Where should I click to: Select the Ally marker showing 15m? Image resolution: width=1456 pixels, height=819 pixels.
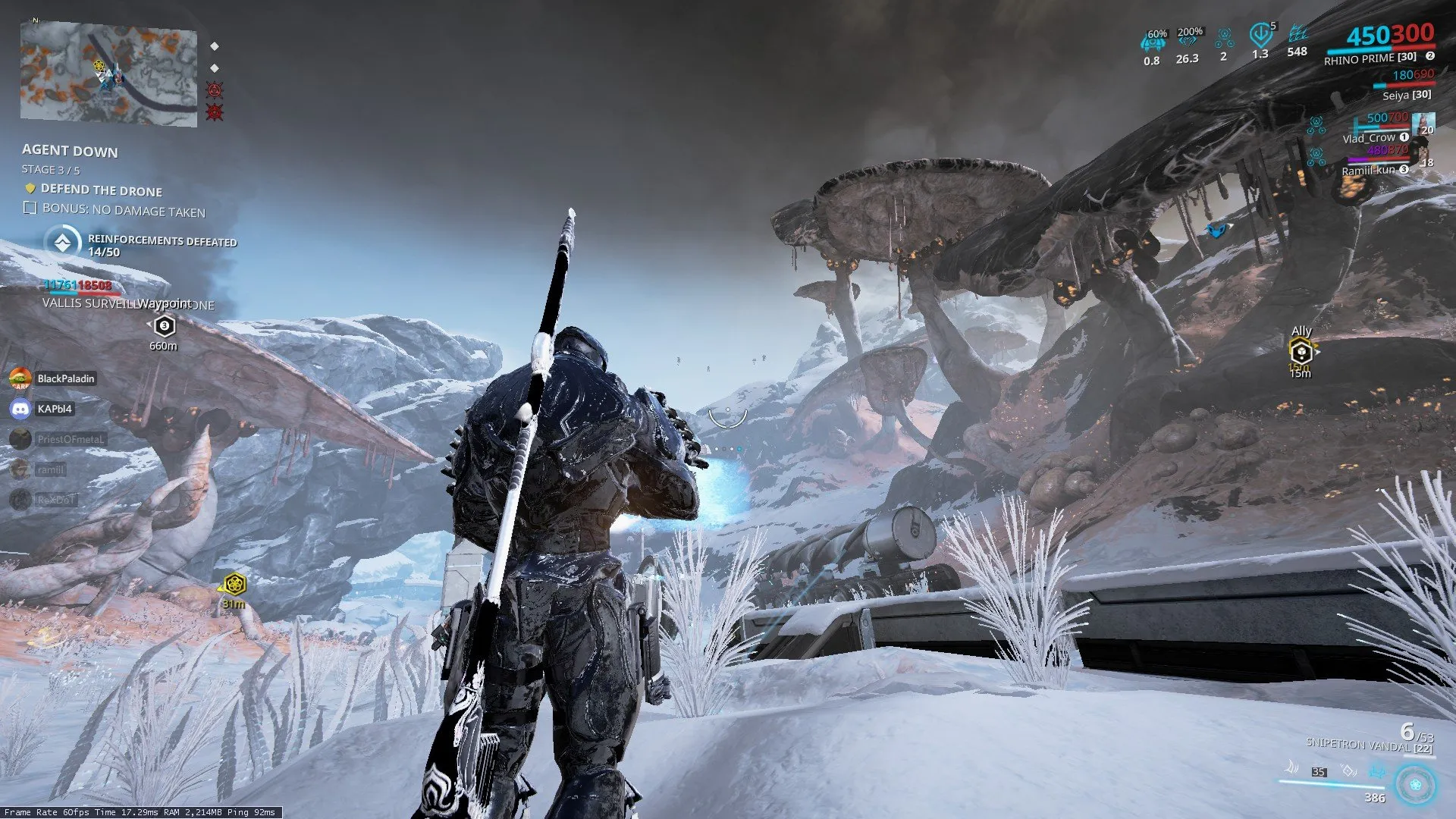tap(1301, 352)
